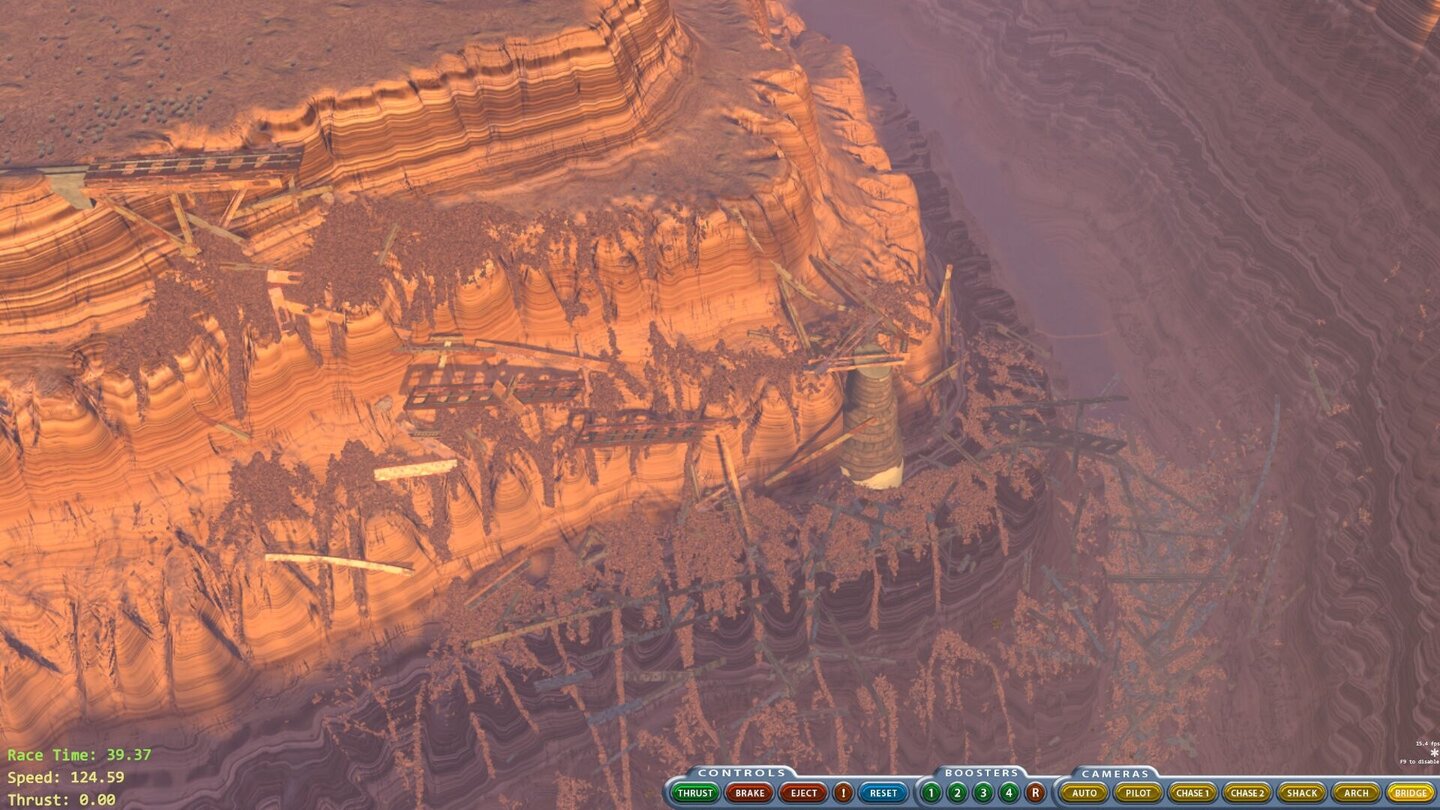1440x810 pixels.
Task: Activate booster 4
Action: point(1008,793)
